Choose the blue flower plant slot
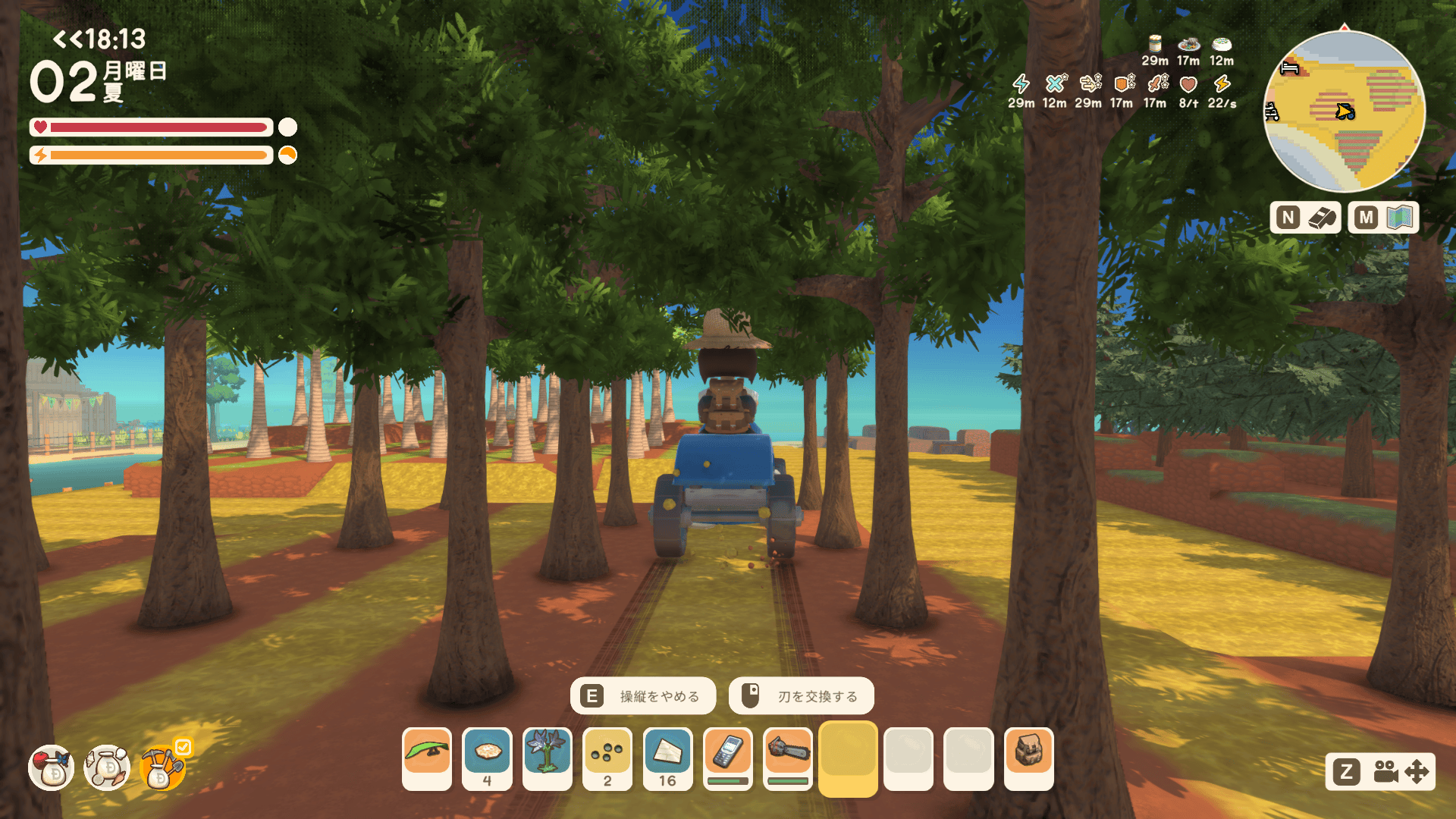Screen dimensions: 1456x819 pos(547,758)
